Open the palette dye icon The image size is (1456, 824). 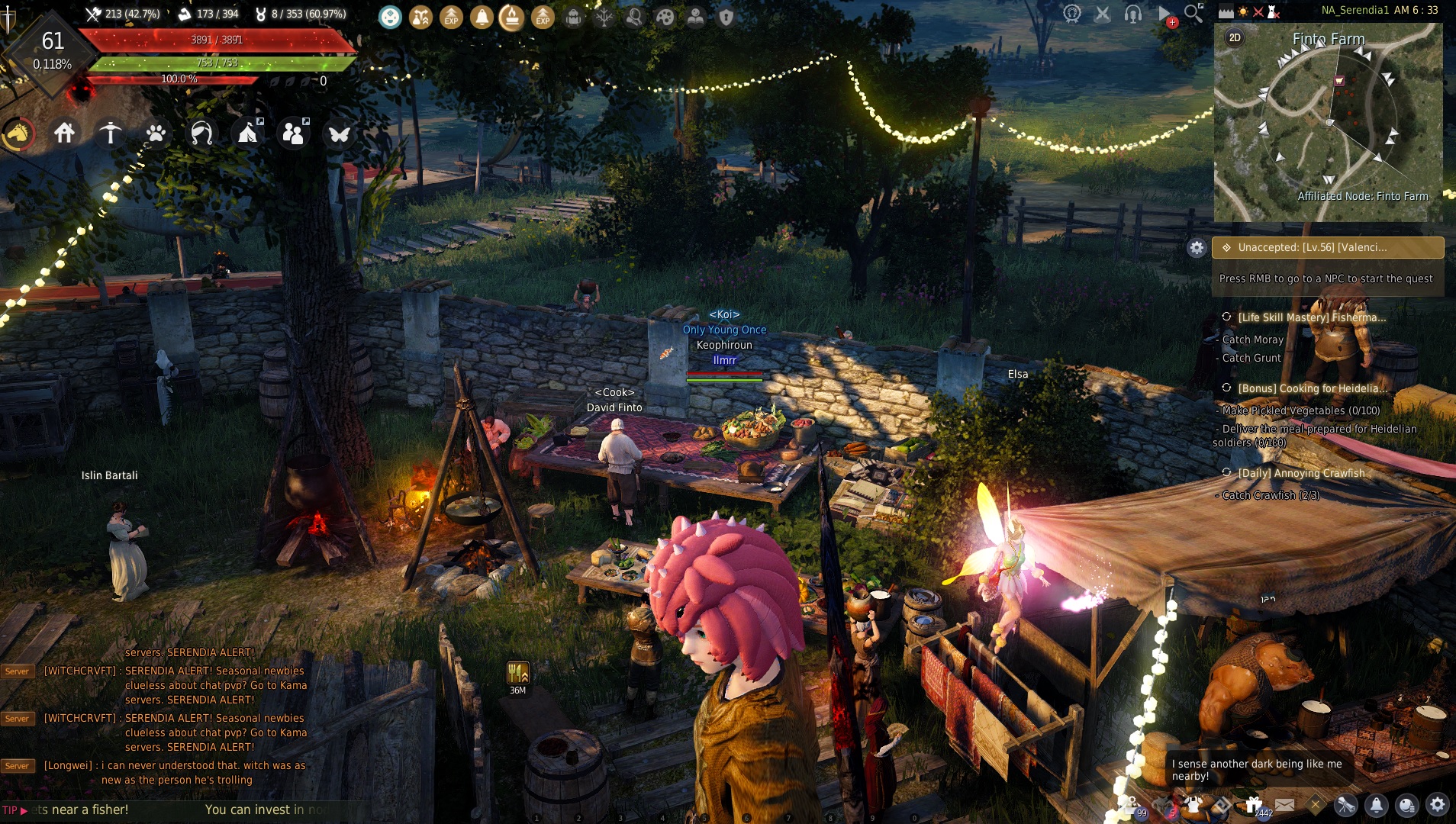665,17
